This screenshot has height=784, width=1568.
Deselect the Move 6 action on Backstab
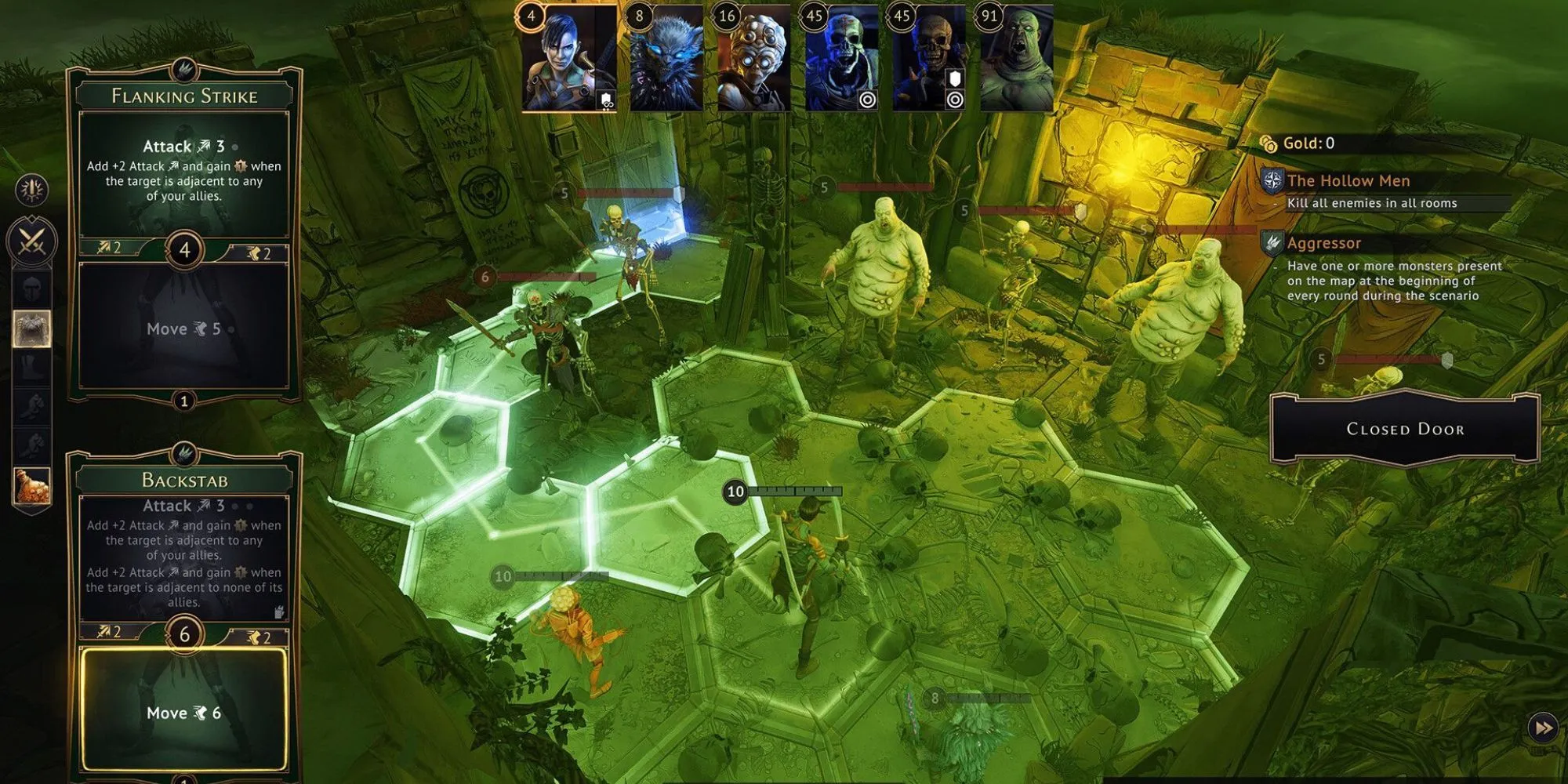tap(184, 712)
